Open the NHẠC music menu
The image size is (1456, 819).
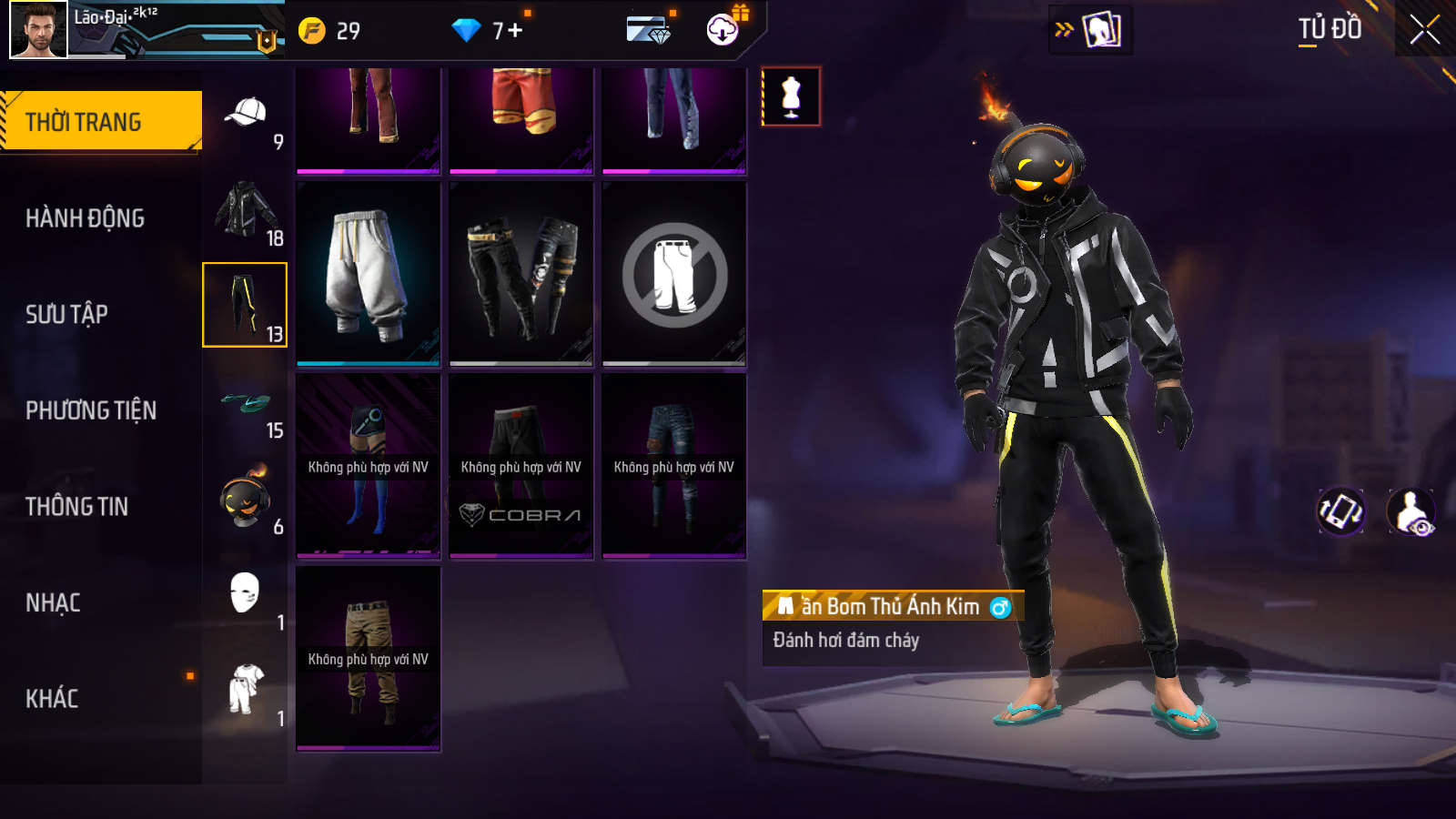53,602
